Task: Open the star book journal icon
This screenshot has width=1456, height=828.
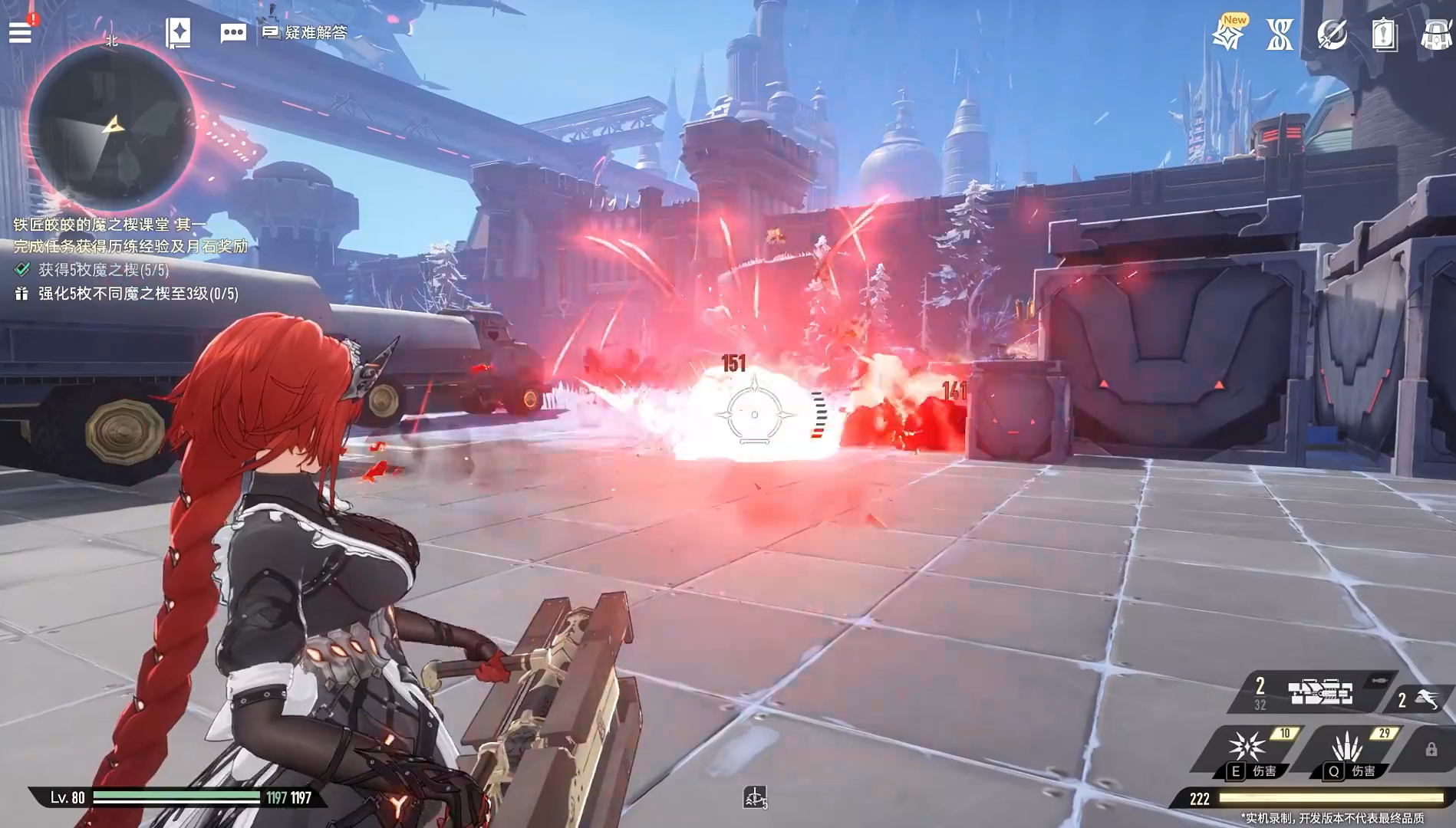Action: (178, 33)
